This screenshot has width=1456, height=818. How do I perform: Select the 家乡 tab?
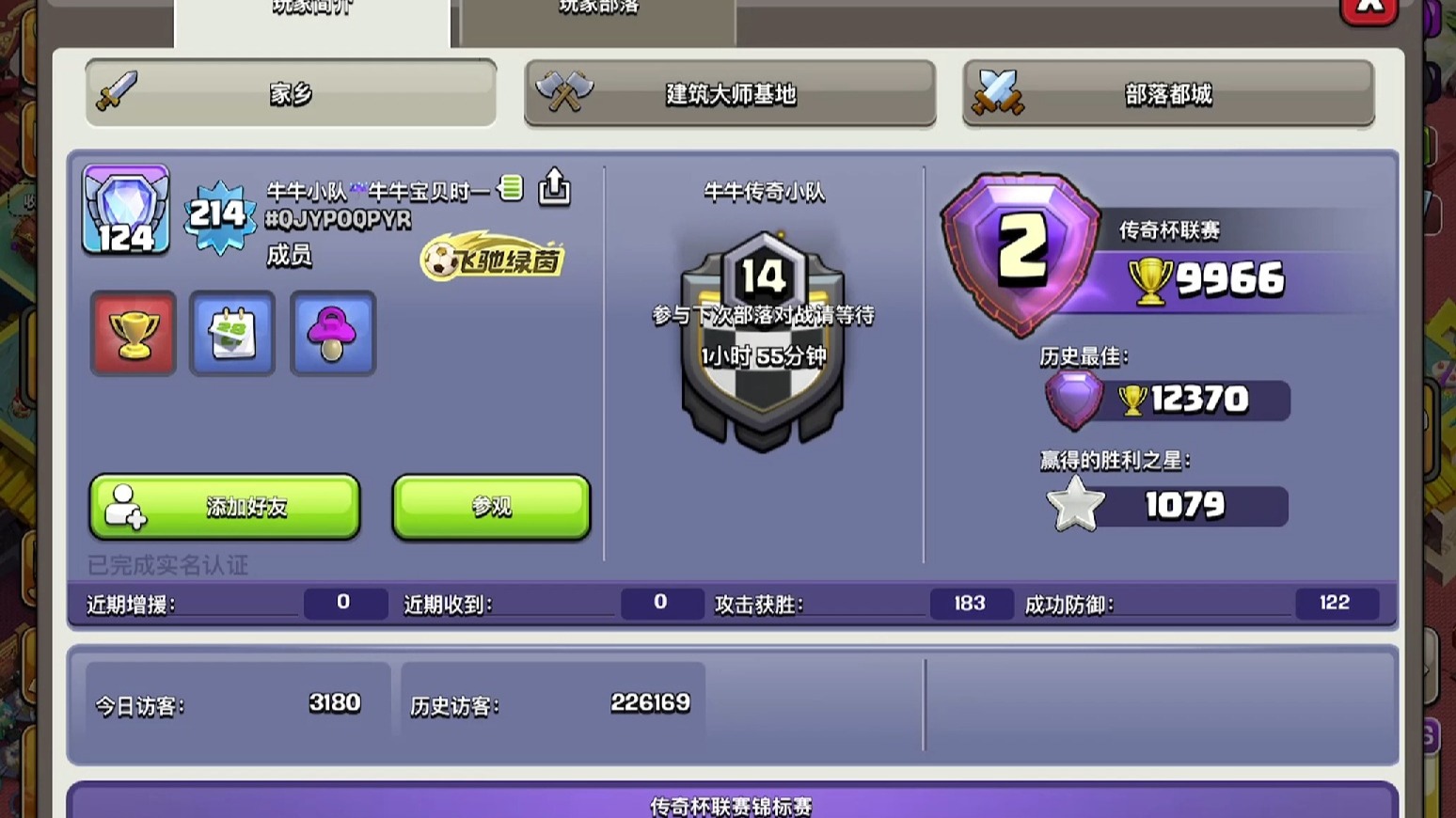291,93
